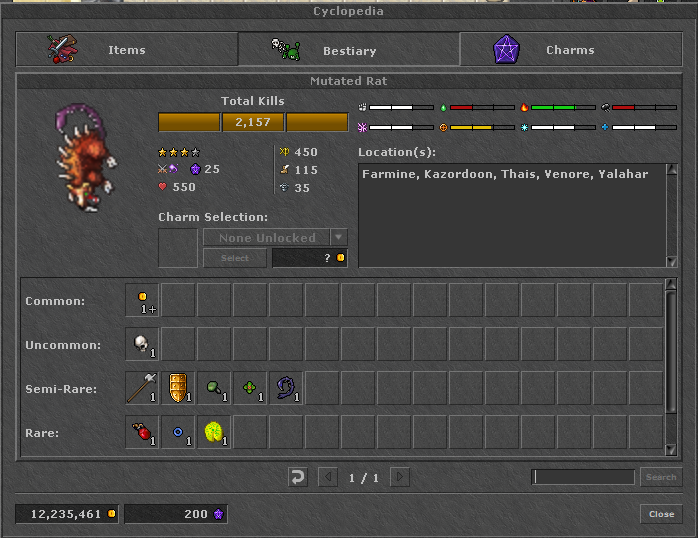The height and width of the screenshot is (538, 698).
Task: Select the axe semi-rare loot slot
Action: (142, 388)
